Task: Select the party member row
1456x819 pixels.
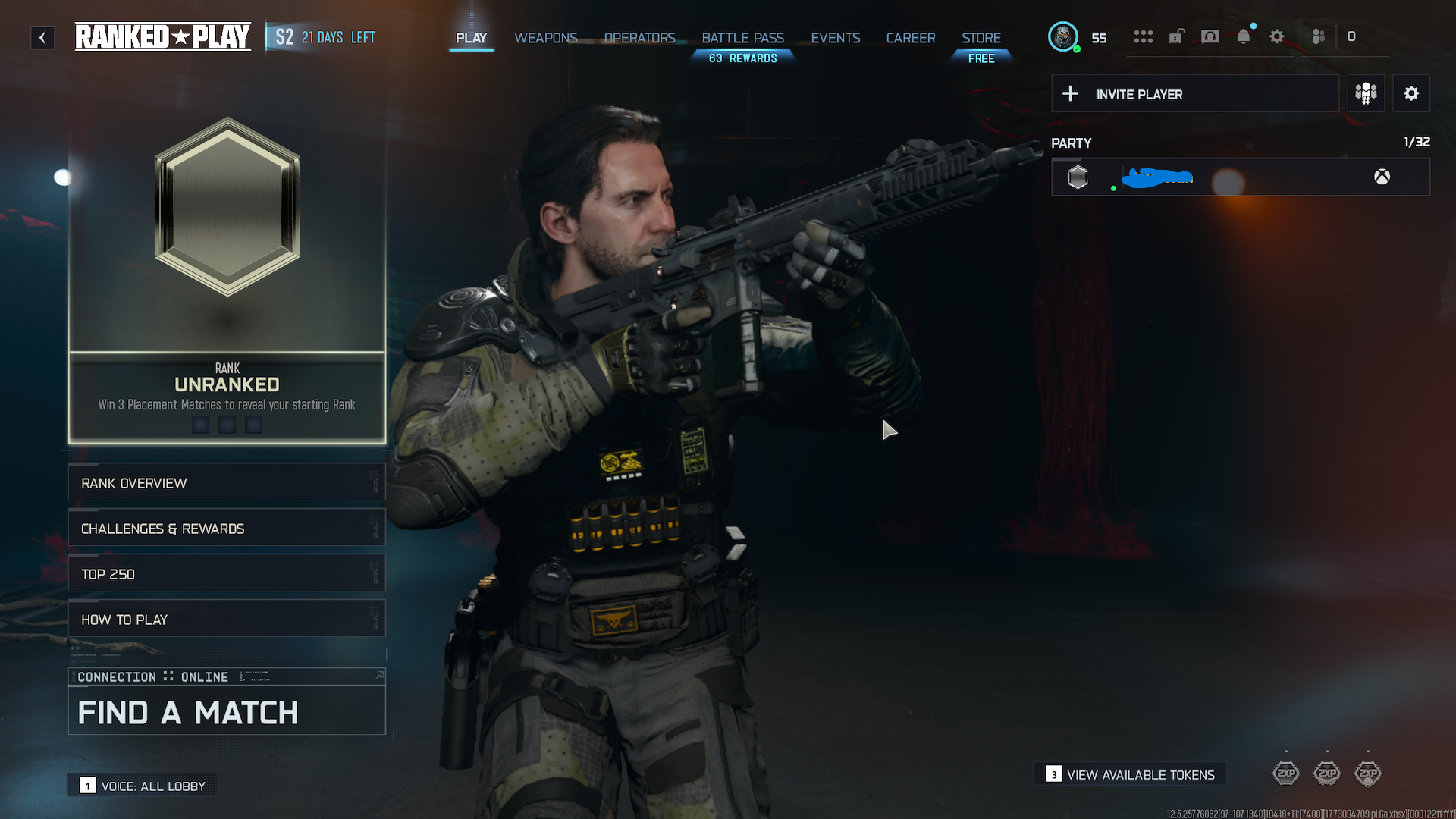Action: click(1240, 177)
